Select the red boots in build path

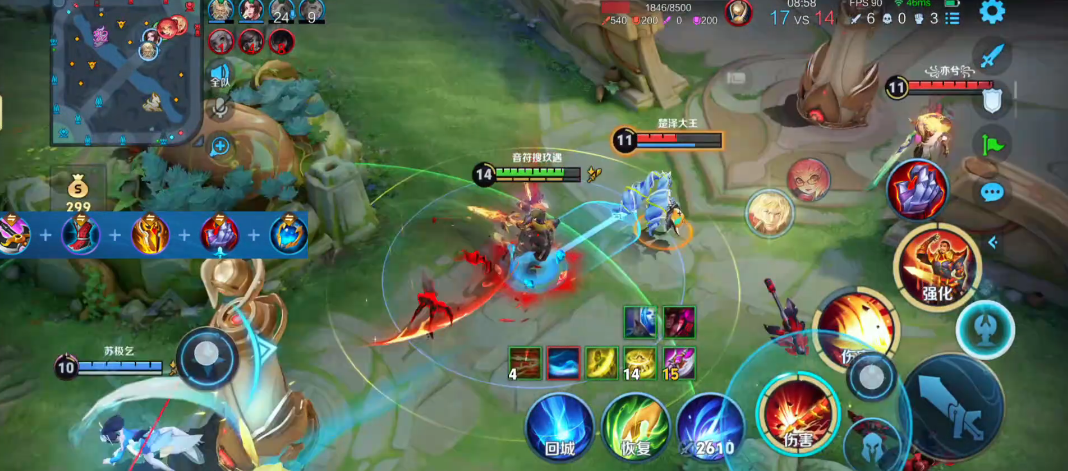(81, 235)
